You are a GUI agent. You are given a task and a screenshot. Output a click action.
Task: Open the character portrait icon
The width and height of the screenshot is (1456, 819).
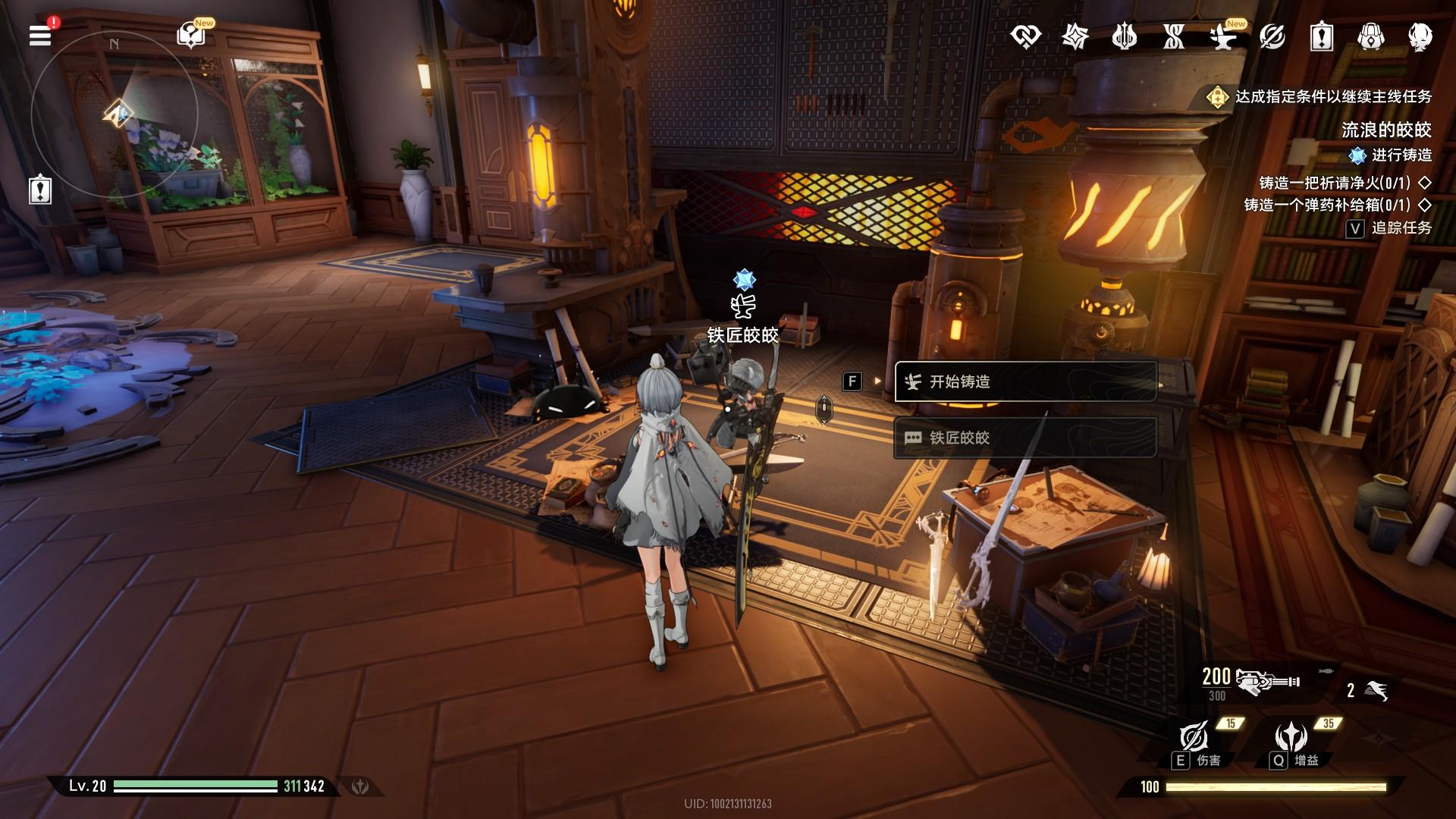tap(1420, 36)
